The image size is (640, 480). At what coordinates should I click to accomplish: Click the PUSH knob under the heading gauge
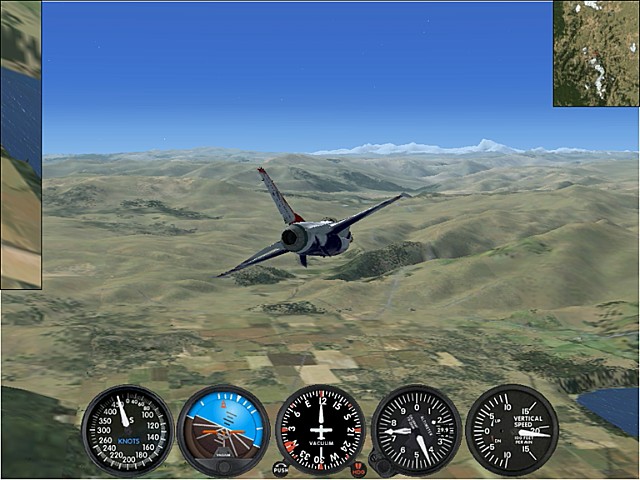[x=280, y=468]
